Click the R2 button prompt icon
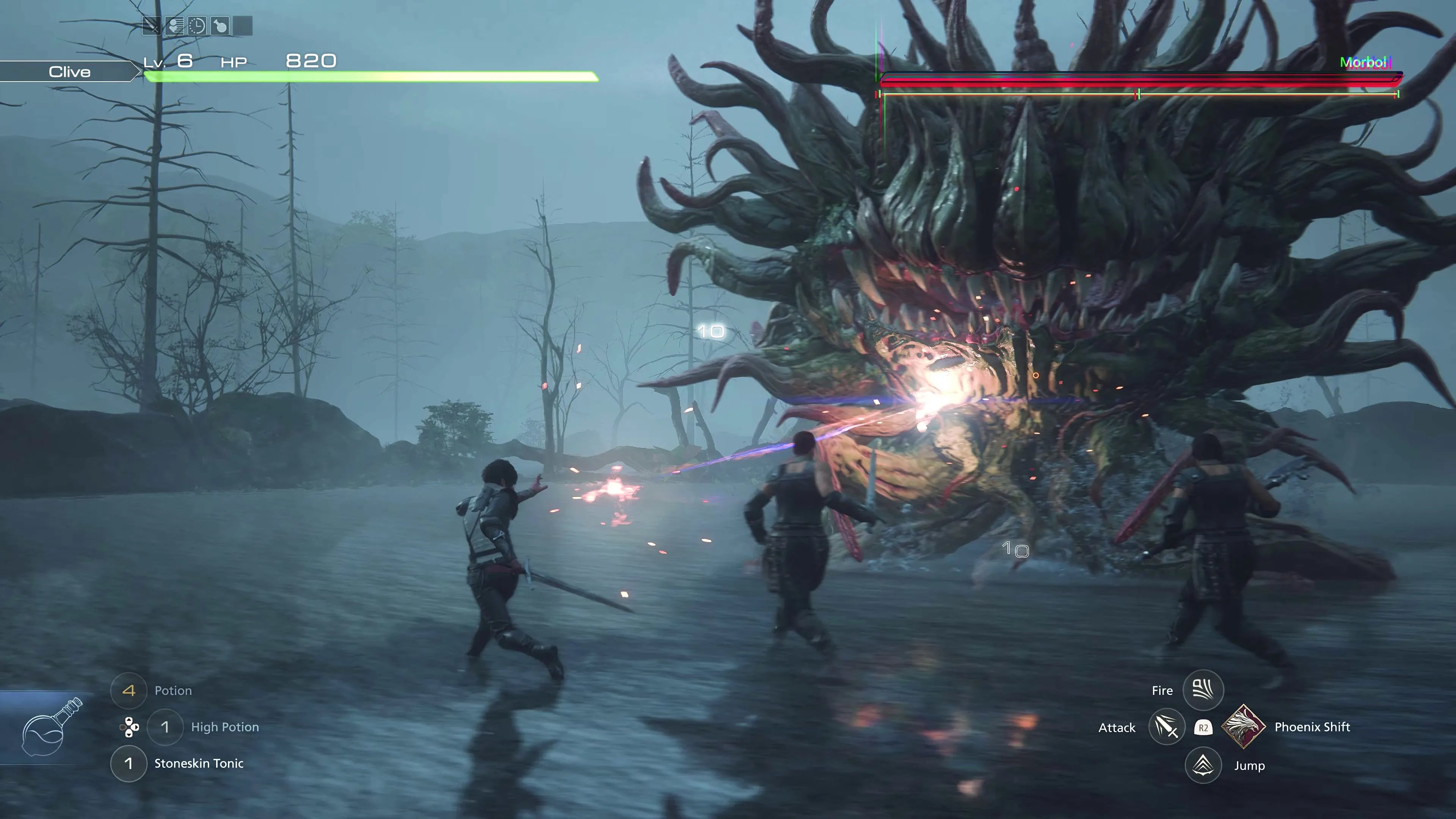The height and width of the screenshot is (819, 1456). point(1203,728)
